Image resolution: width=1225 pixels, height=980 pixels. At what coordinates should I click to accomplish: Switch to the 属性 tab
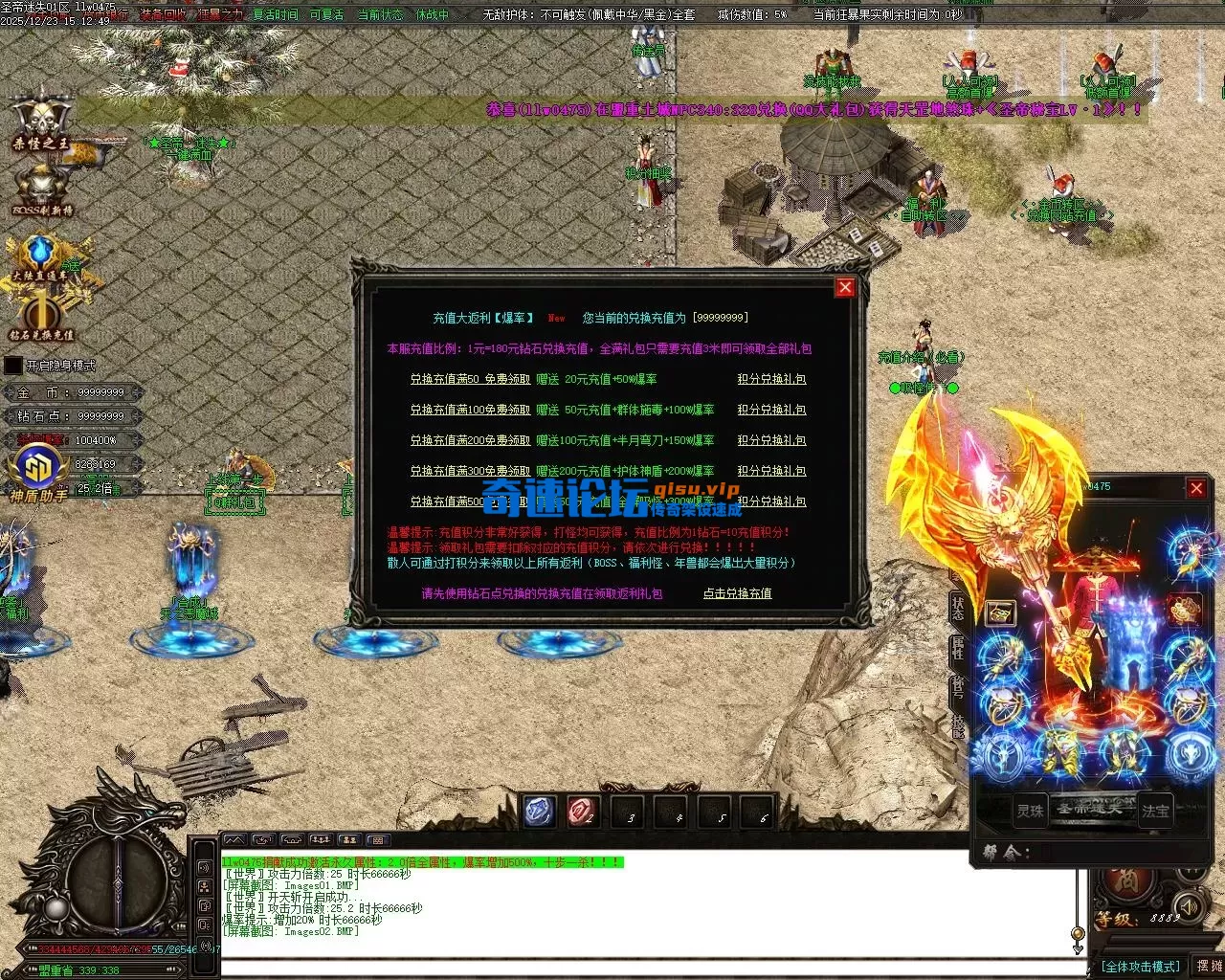[x=958, y=649]
